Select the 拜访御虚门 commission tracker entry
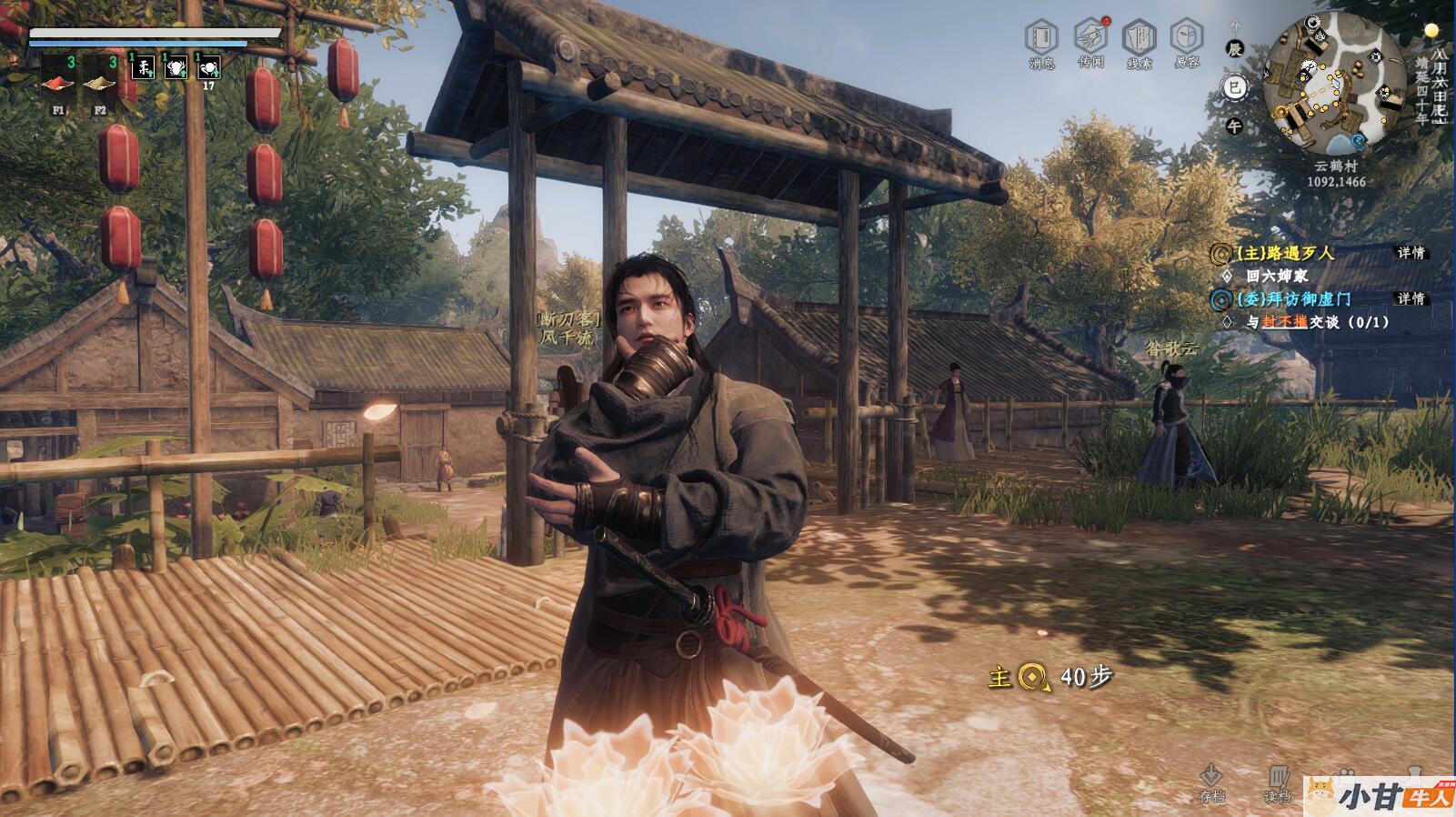1456x817 pixels. pos(1292,298)
